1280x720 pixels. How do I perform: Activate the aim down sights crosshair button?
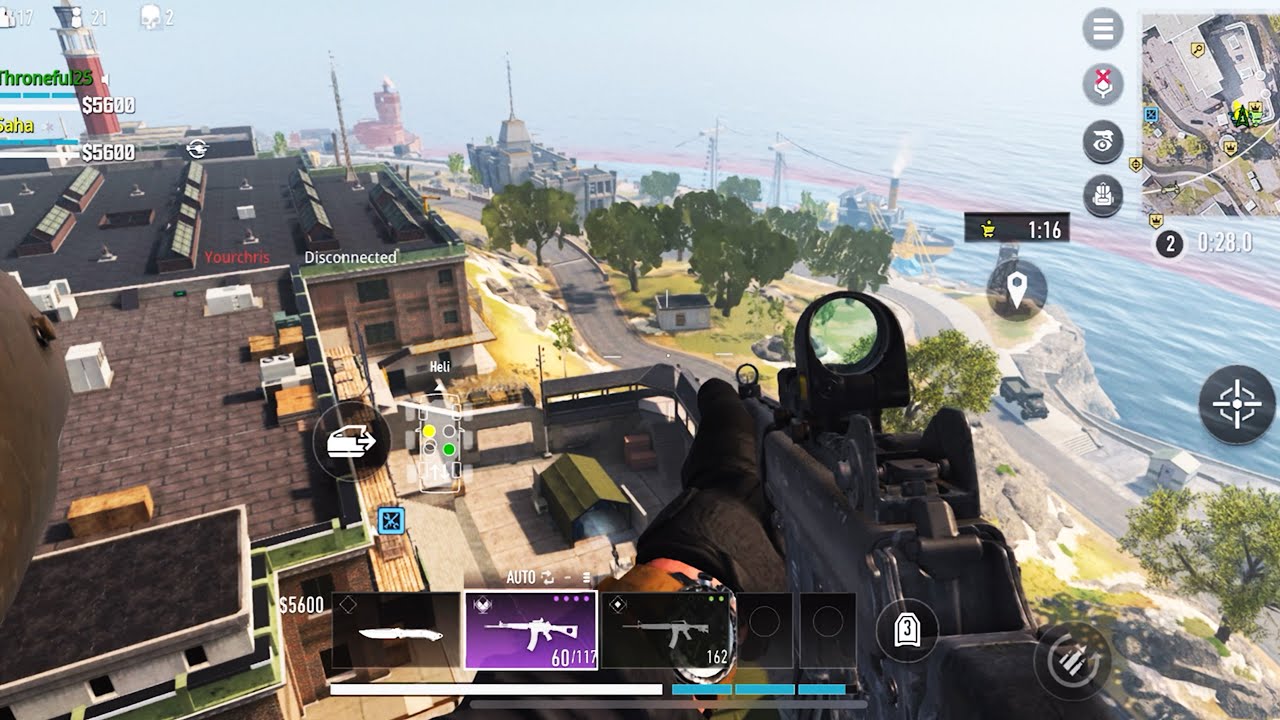point(1237,405)
